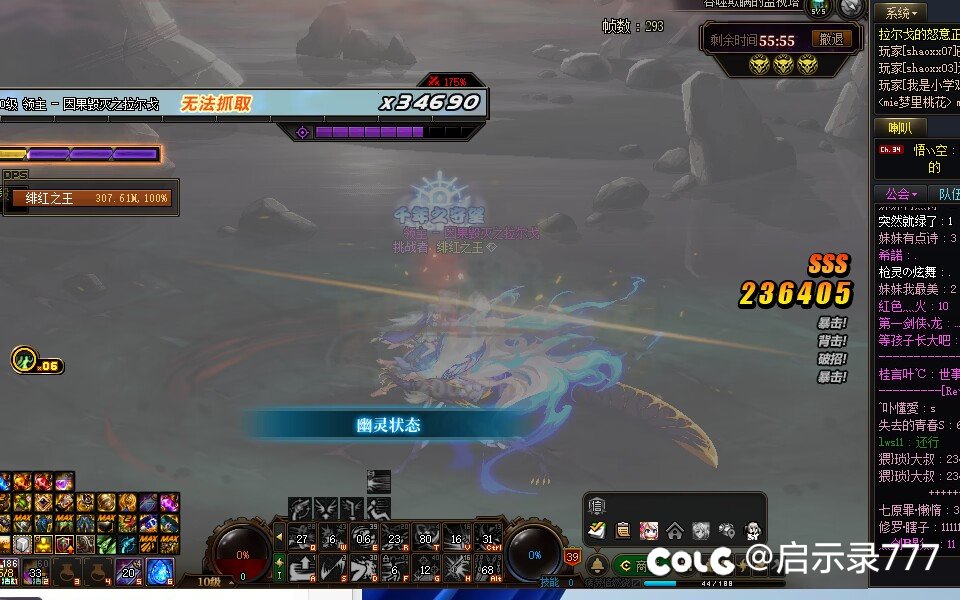Click the 撤退 retreat button

click(x=832, y=40)
